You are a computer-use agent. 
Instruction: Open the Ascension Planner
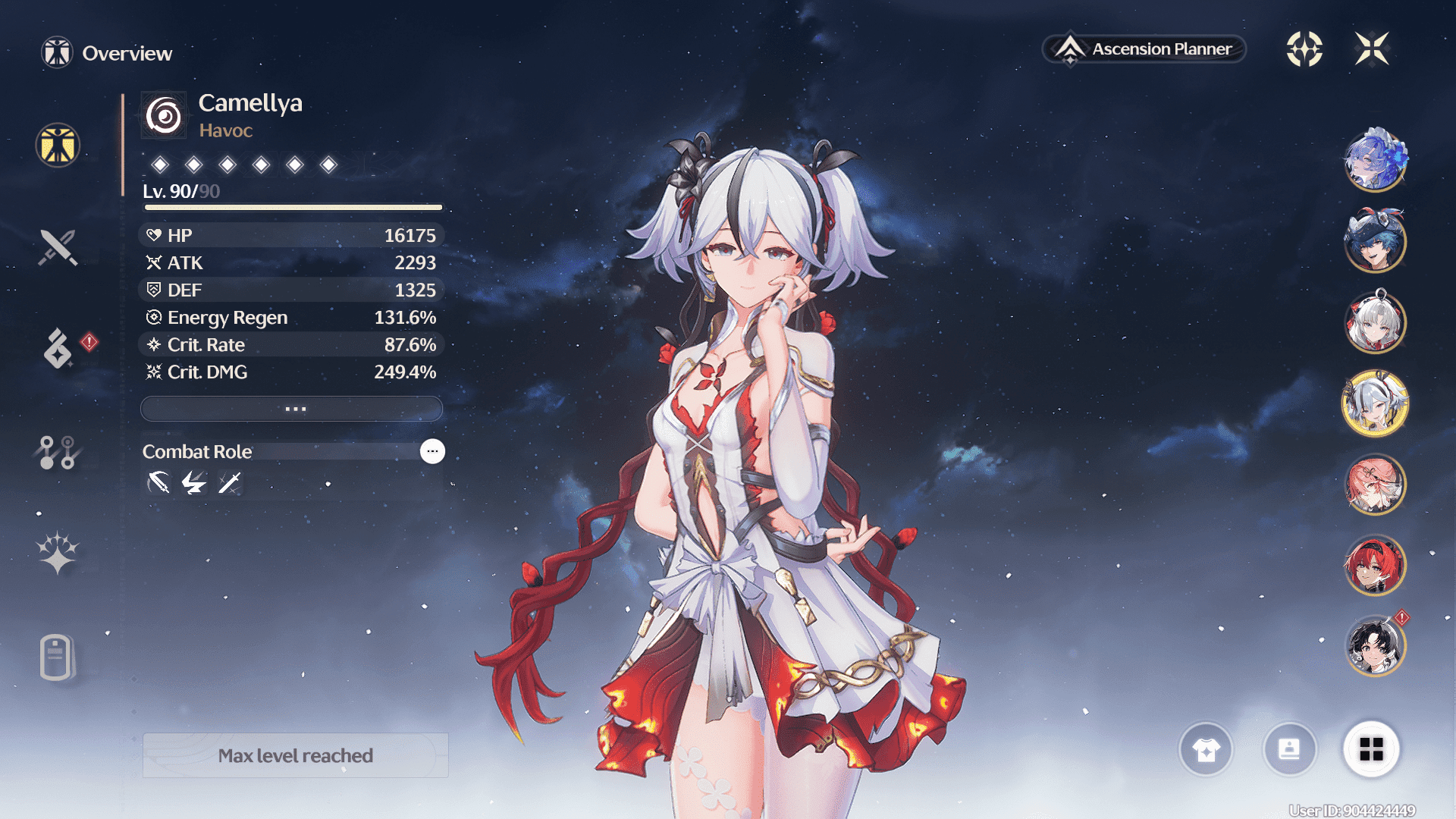click(1144, 49)
